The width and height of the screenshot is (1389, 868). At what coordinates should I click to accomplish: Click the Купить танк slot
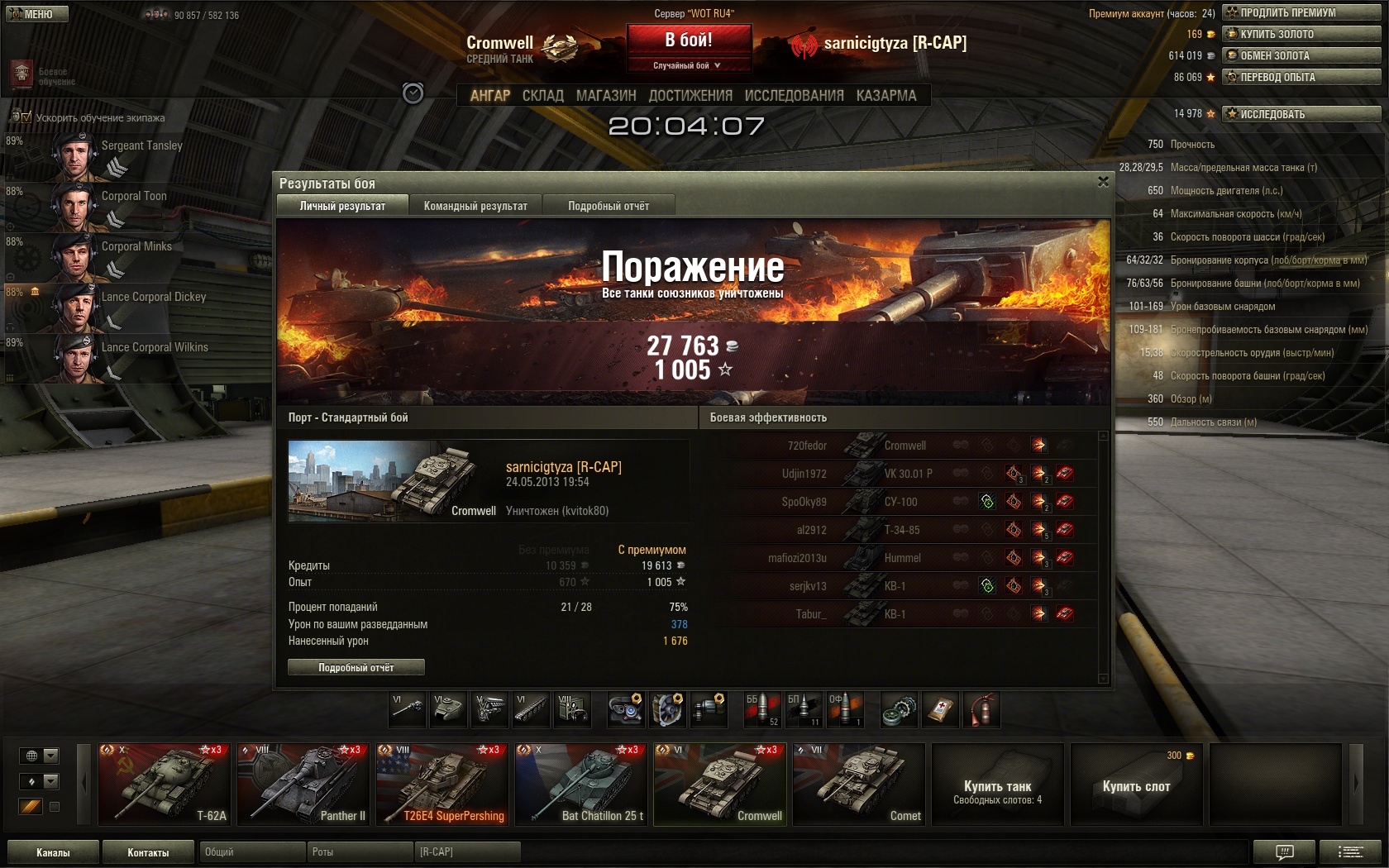997,784
